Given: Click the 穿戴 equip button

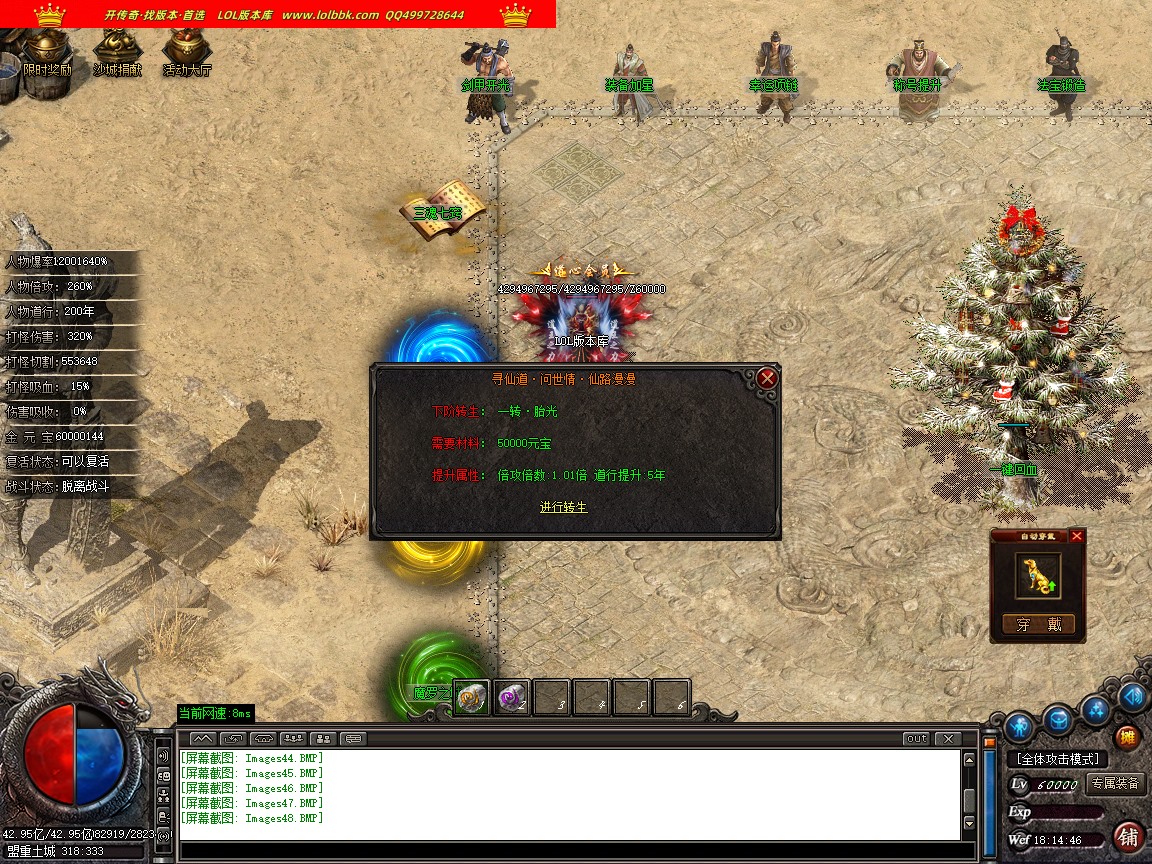Looking at the screenshot, I should 1038,625.
